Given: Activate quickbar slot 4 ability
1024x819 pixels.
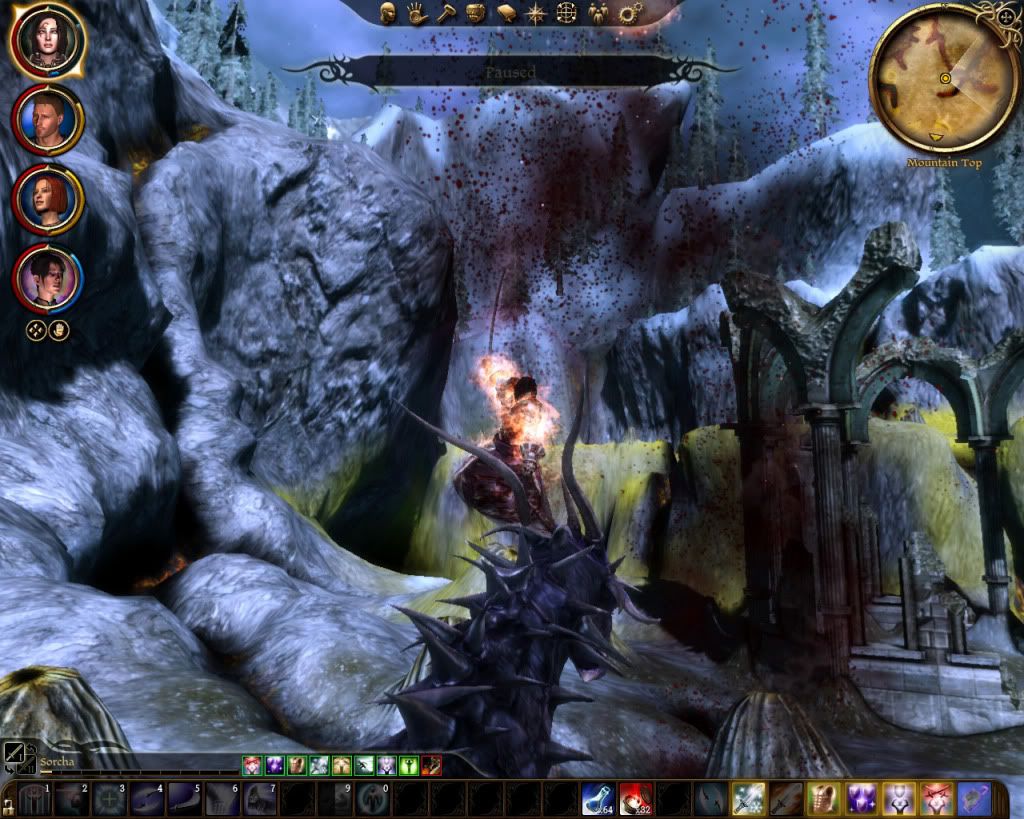Looking at the screenshot, I should coord(146,800).
